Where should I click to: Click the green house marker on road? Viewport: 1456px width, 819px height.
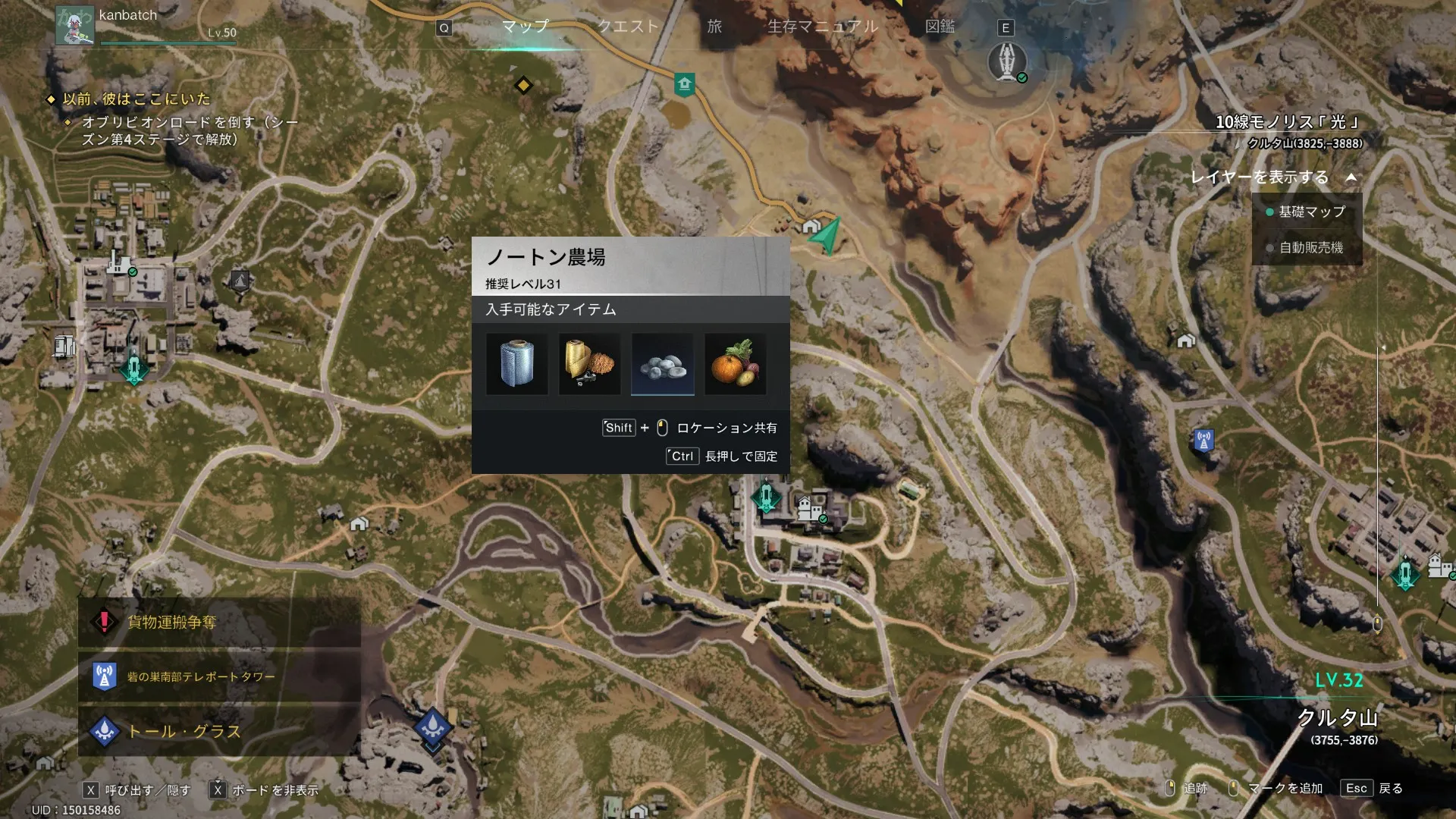pos(684,84)
